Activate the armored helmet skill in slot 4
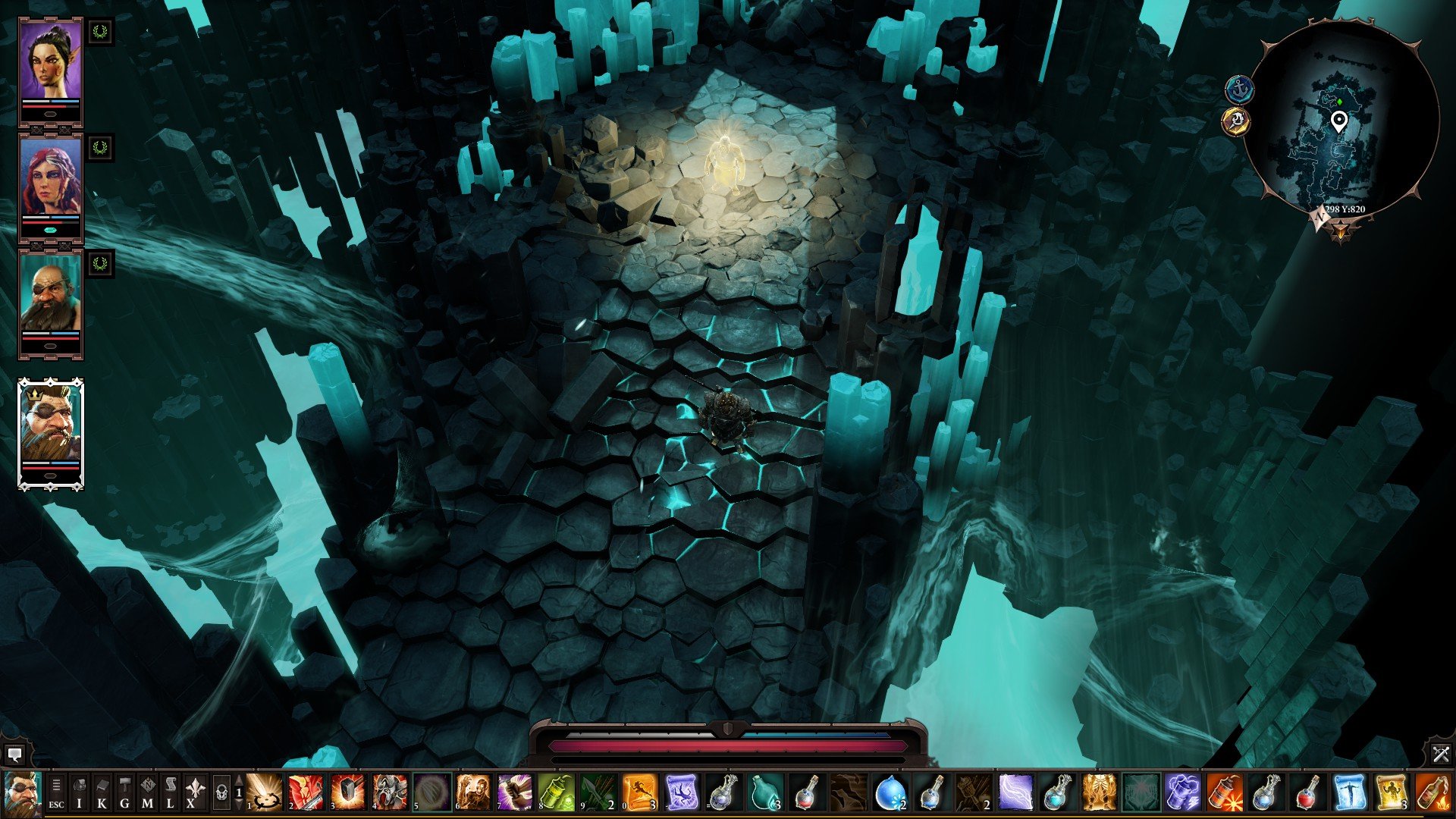 click(390, 792)
